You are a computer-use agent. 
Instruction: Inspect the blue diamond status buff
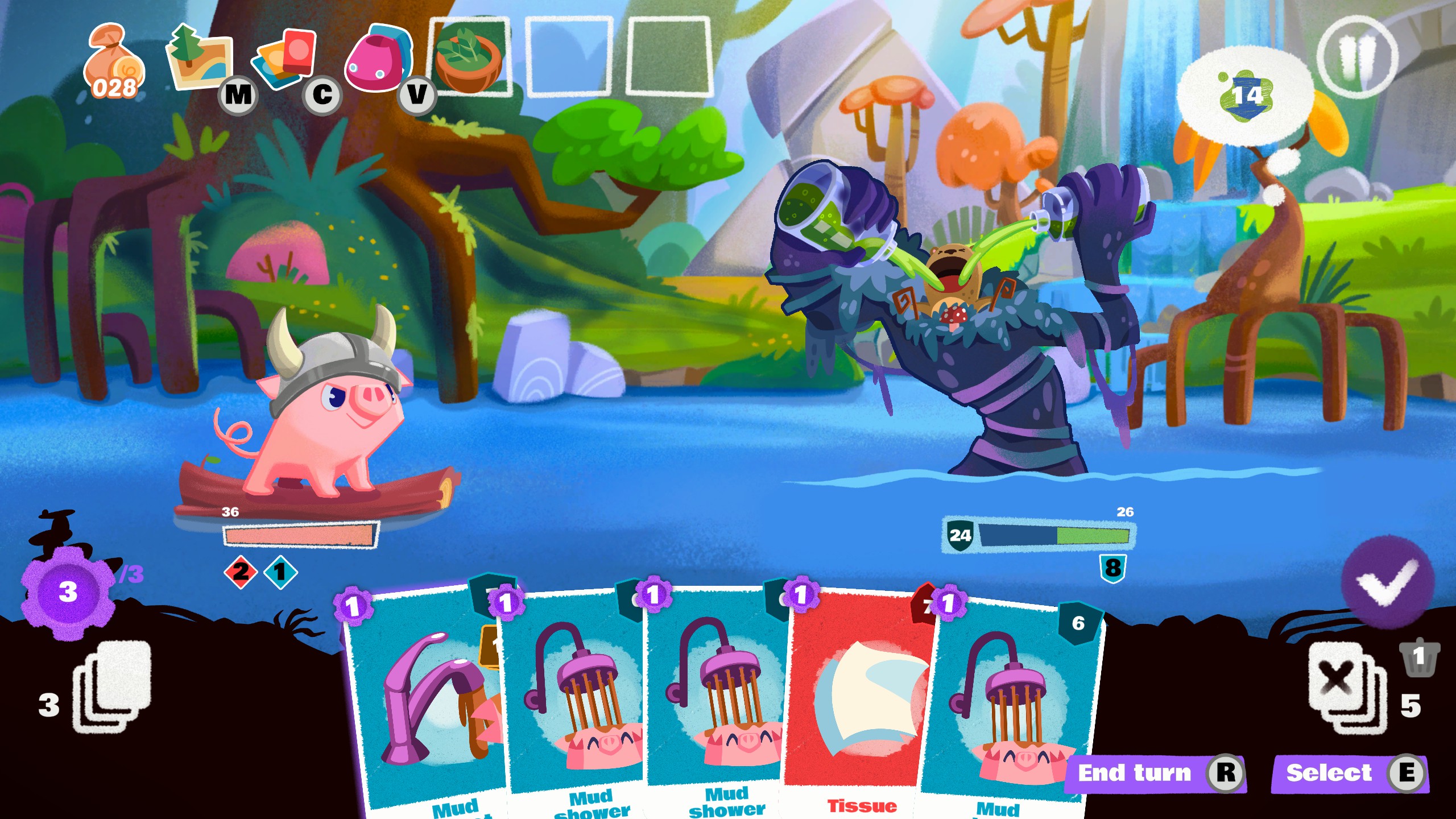click(280, 572)
